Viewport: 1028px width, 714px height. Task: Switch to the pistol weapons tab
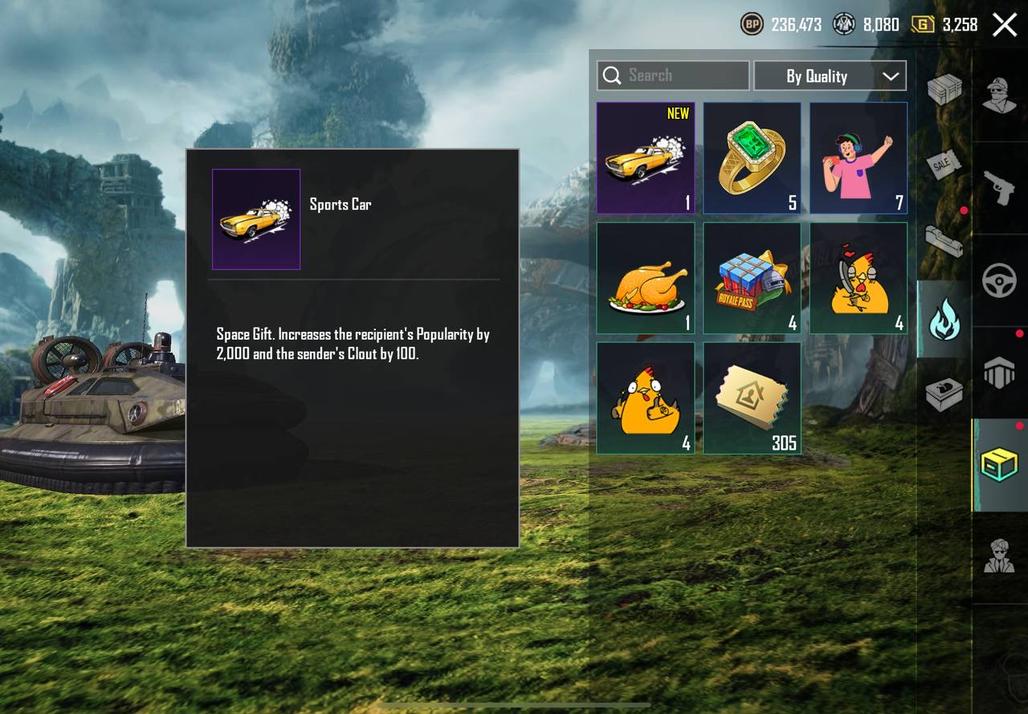[x=1000, y=187]
